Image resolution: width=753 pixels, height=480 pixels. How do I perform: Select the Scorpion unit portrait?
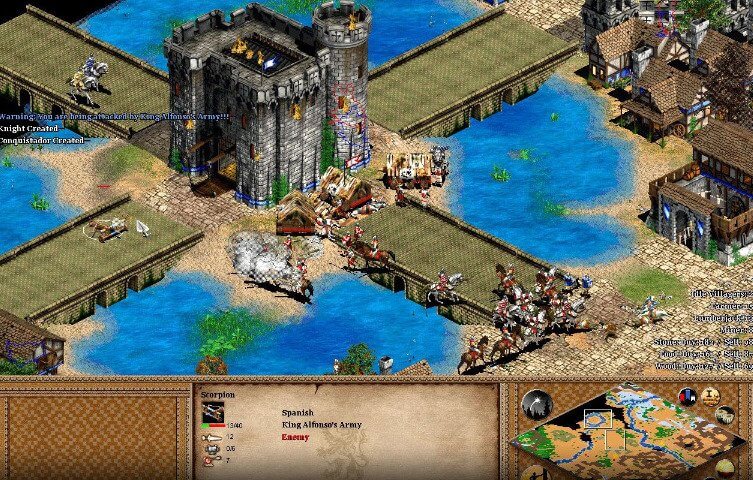pos(213,412)
